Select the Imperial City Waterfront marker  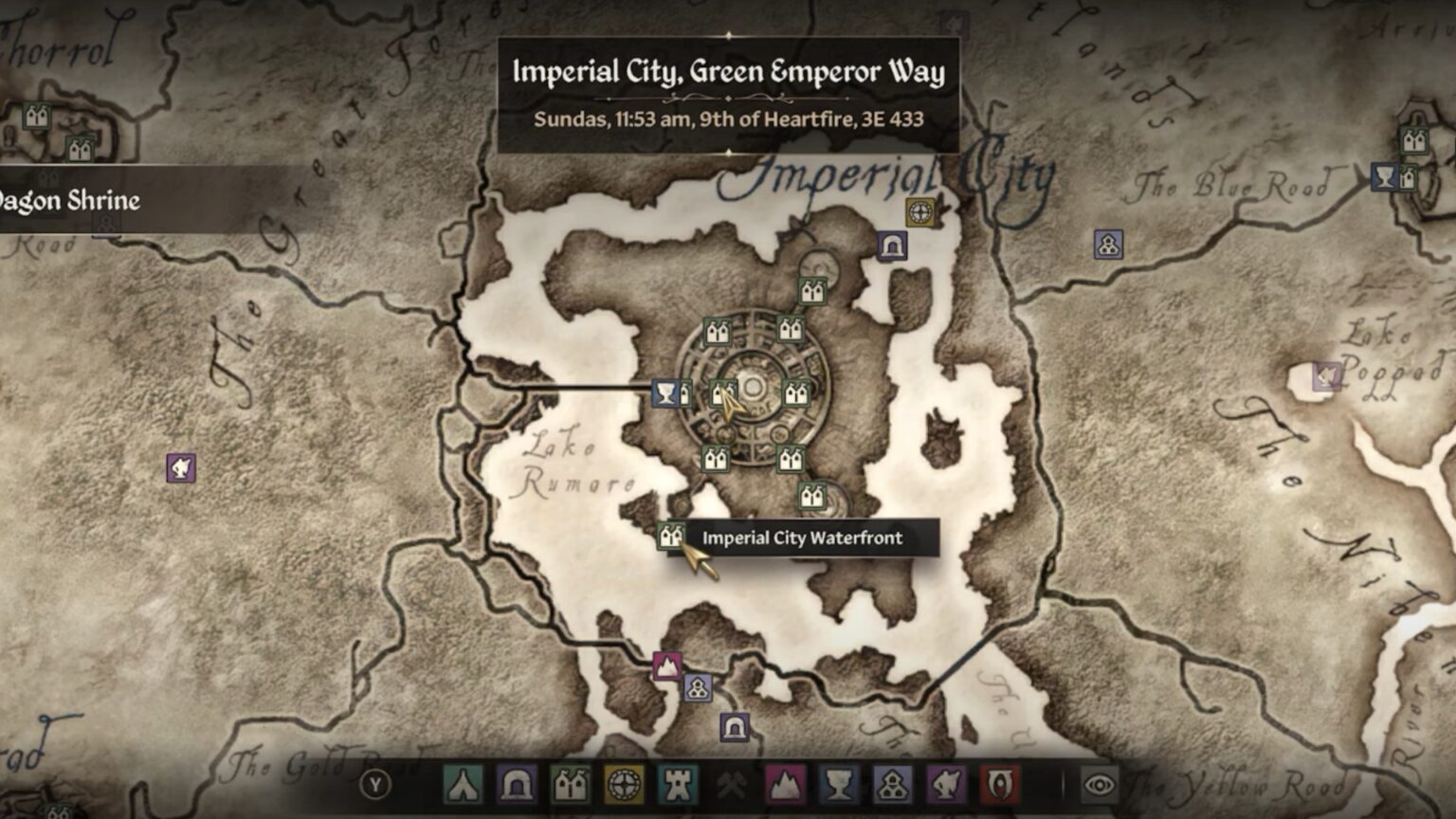pyautogui.click(x=670, y=536)
